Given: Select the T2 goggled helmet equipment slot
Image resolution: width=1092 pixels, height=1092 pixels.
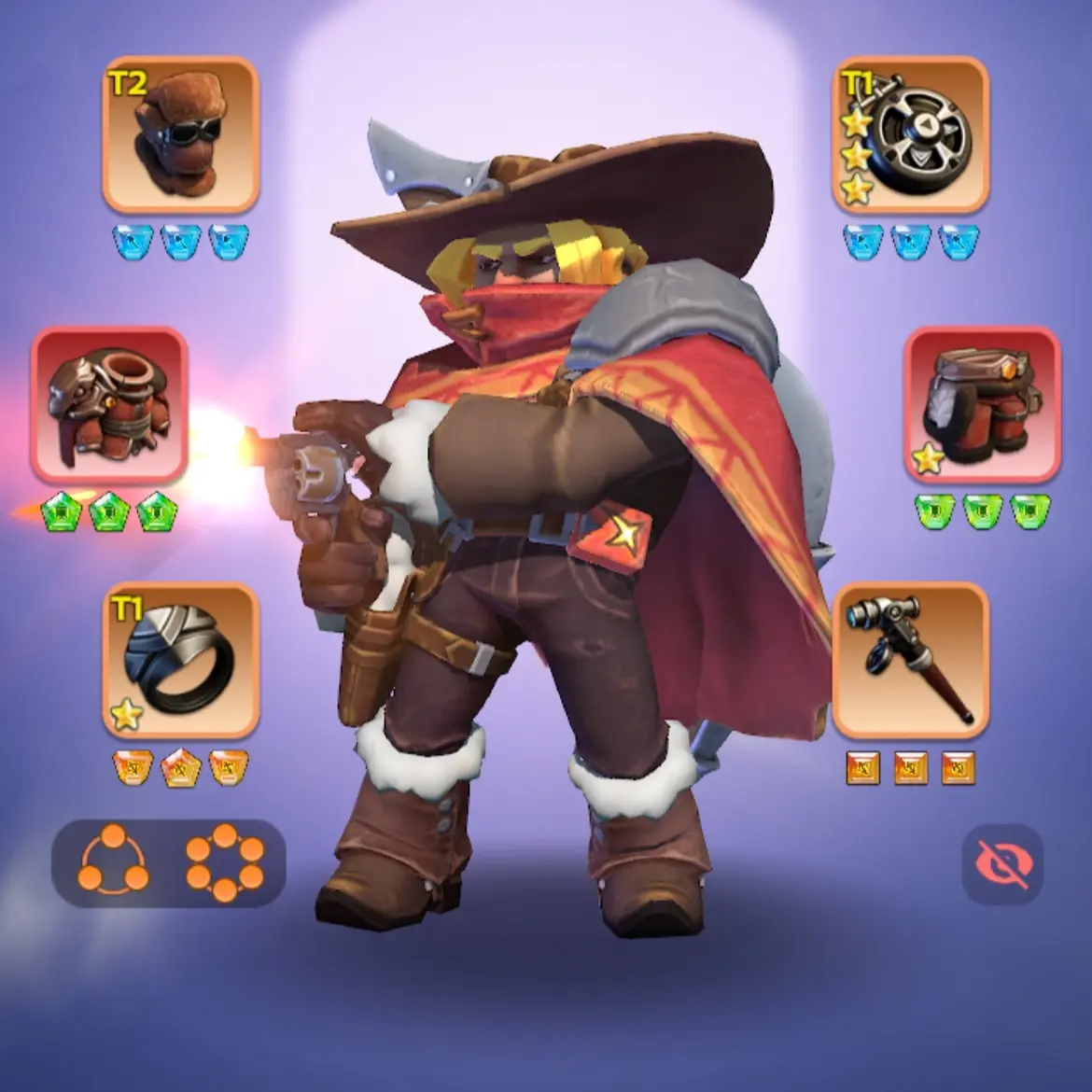Looking at the screenshot, I should pyautogui.click(x=180, y=135).
